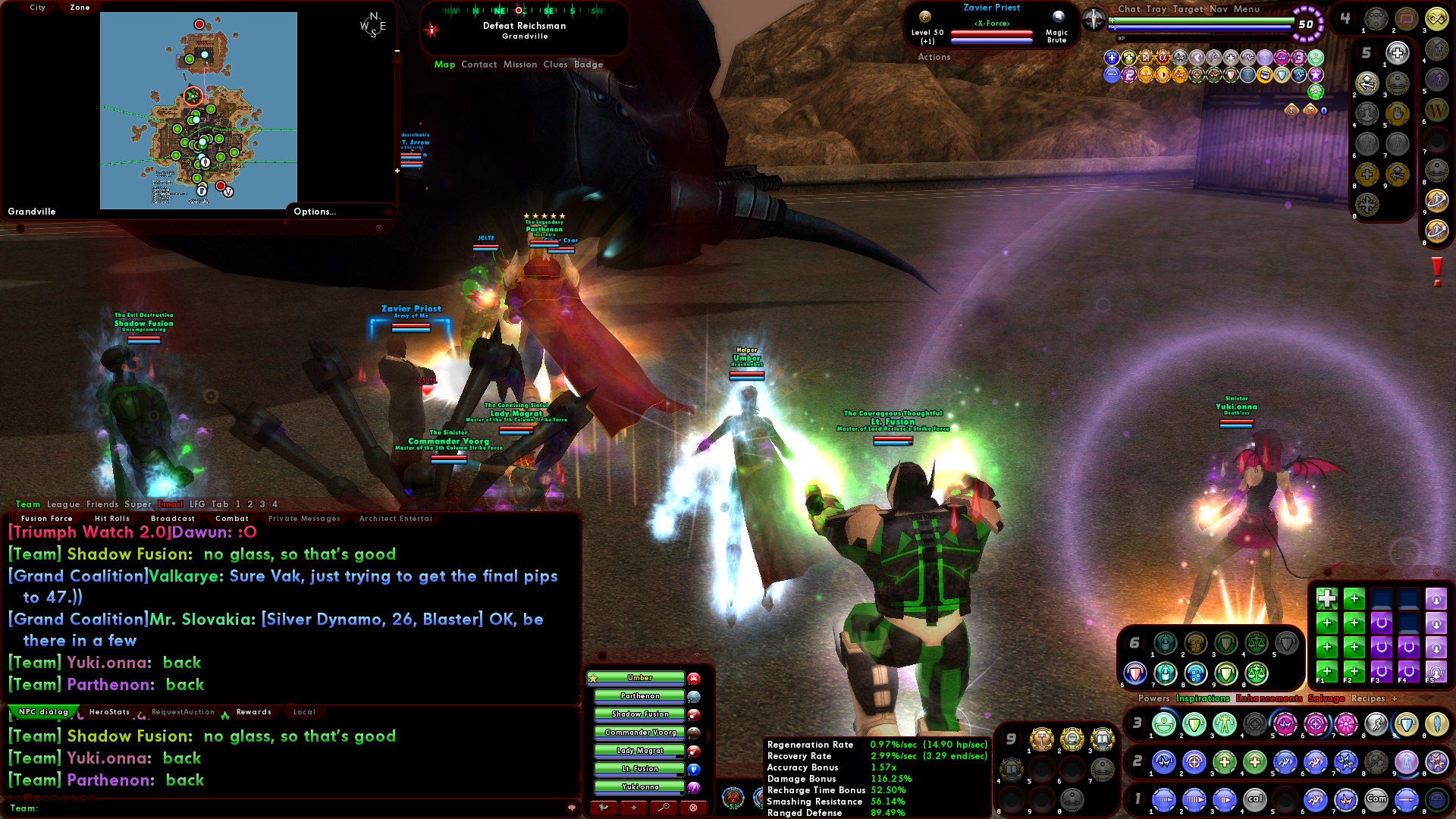Open the Contact link under Defeat Reichsman
1456x819 pixels.
pos(481,64)
